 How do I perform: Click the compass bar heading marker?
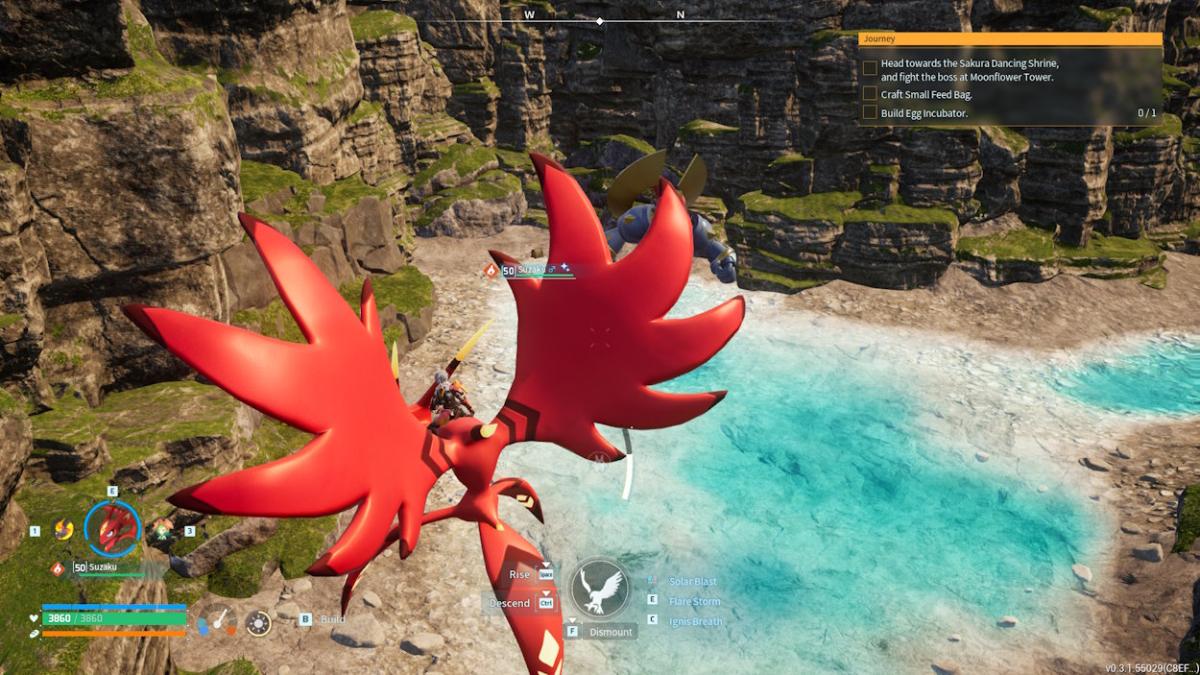tap(600, 20)
